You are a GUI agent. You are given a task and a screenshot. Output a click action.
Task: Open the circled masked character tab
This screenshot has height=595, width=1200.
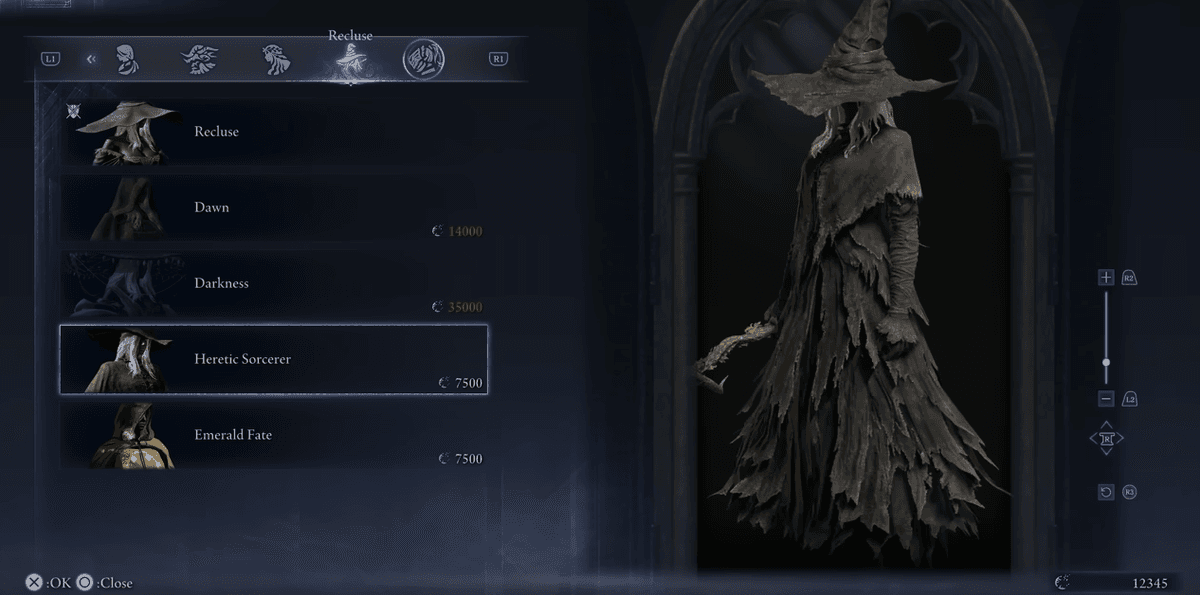424,59
